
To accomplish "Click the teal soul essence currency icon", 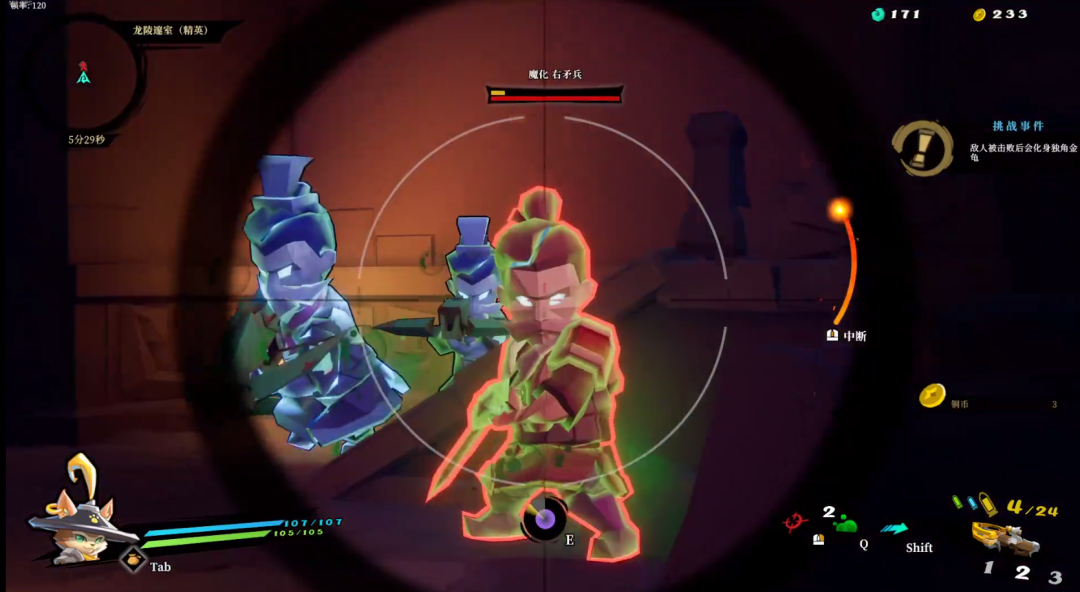I will [x=878, y=14].
